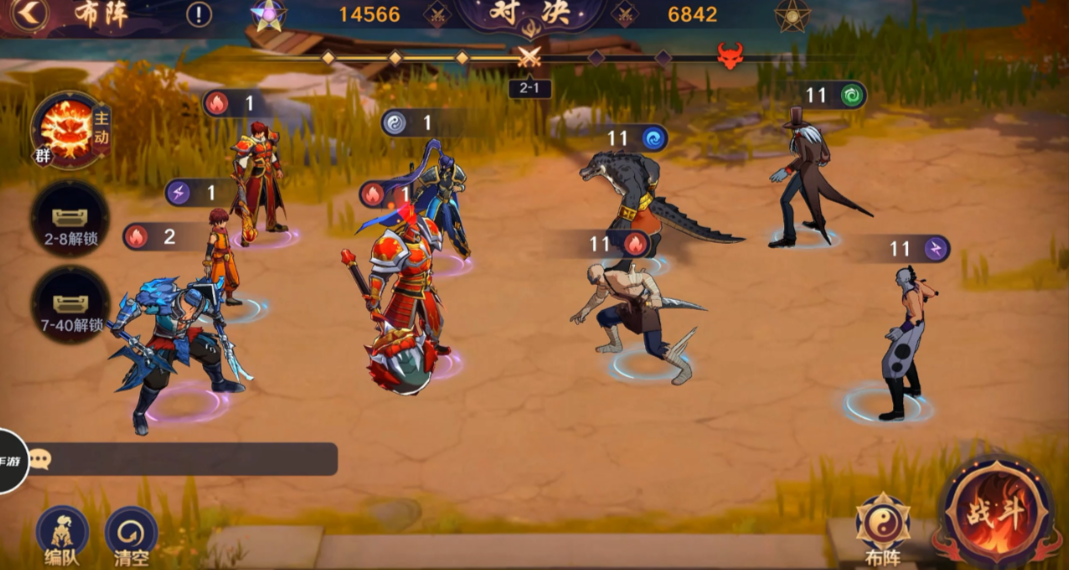This screenshot has height=570, width=1069.
Task: Open the 布阵 yin-yang formation button
Action: (x=882, y=527)
